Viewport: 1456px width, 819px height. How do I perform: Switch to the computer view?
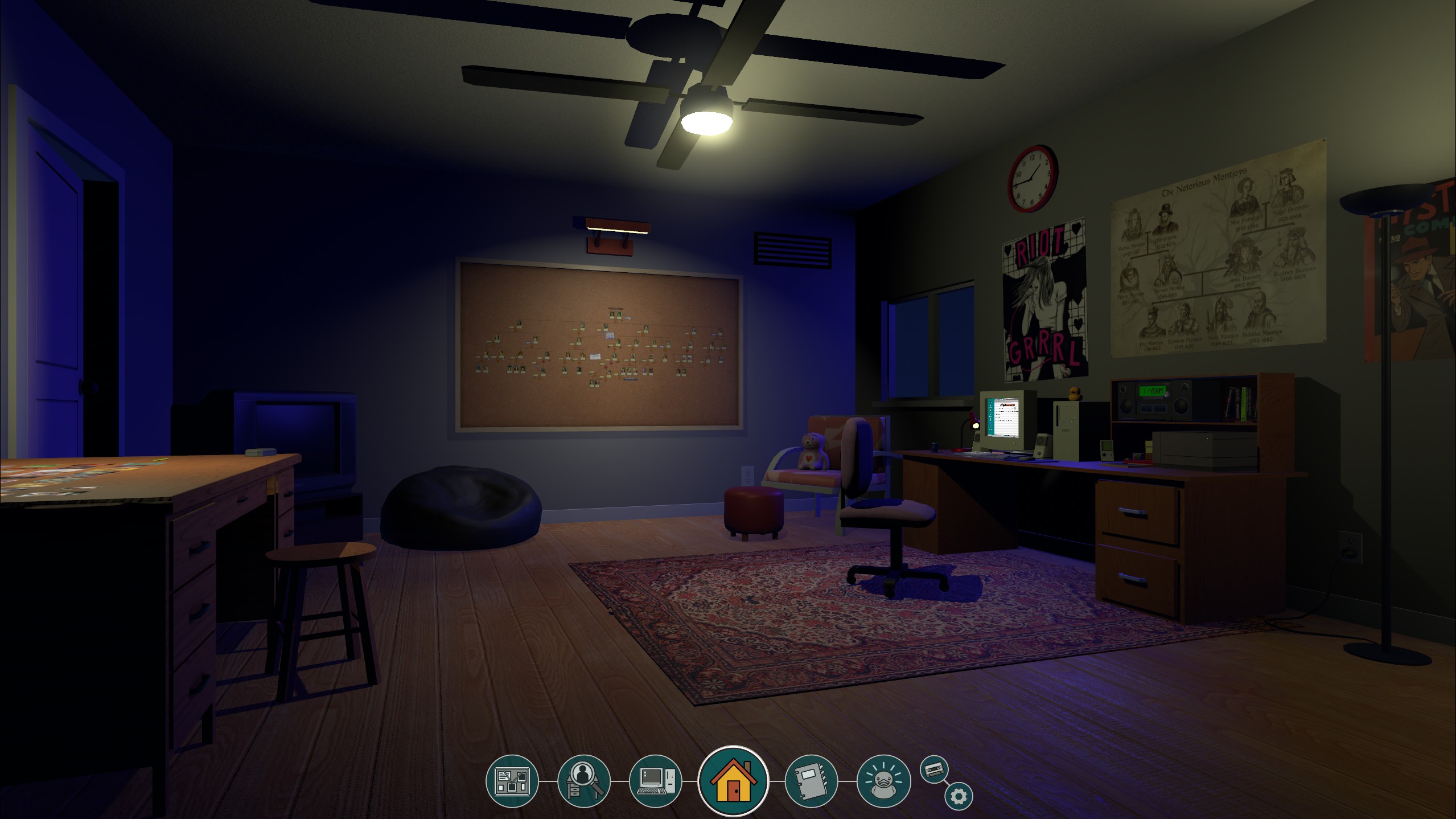[655, 781]
